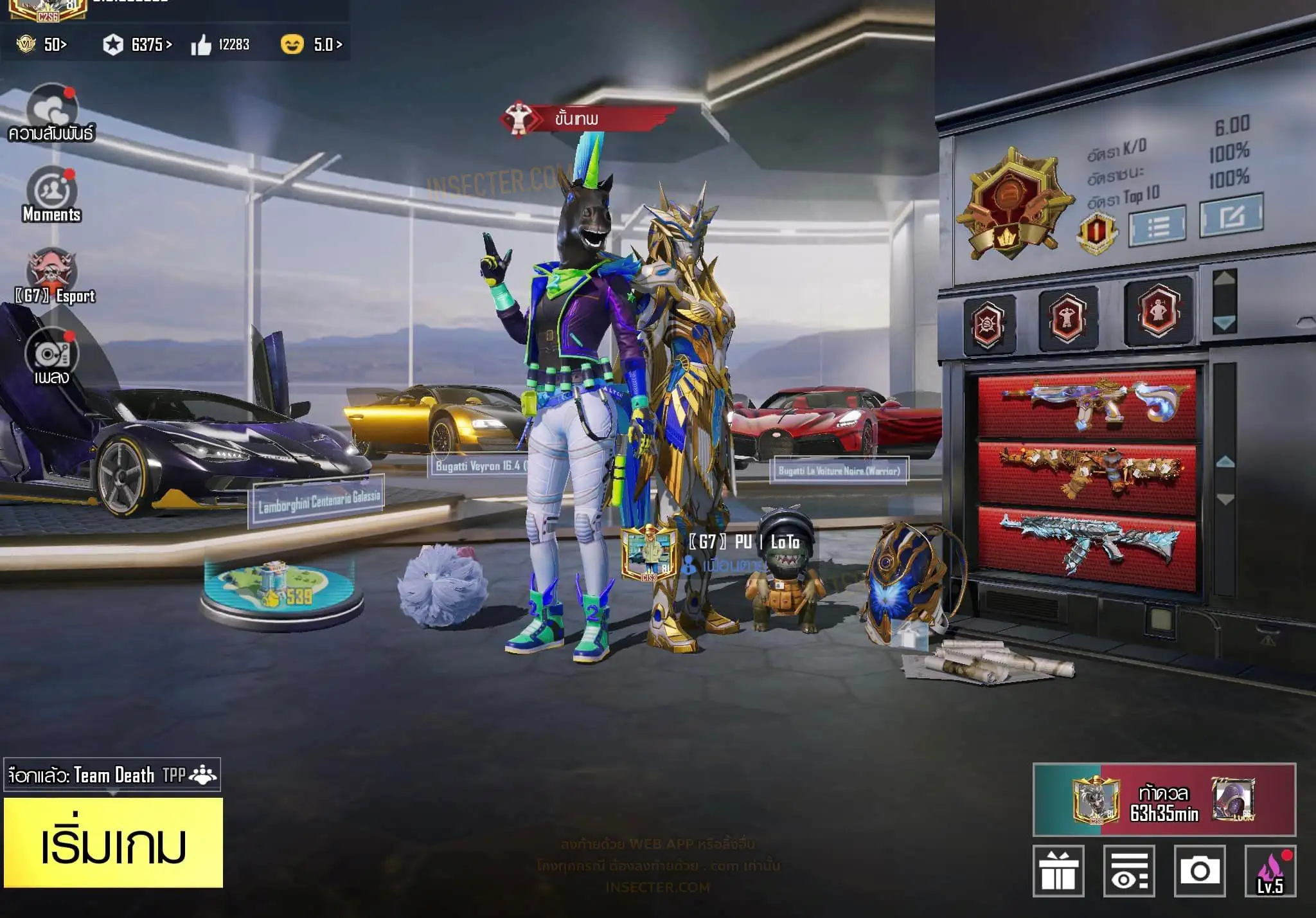Open the Moments feed
1316x918 pixels.
coord(51,191)
